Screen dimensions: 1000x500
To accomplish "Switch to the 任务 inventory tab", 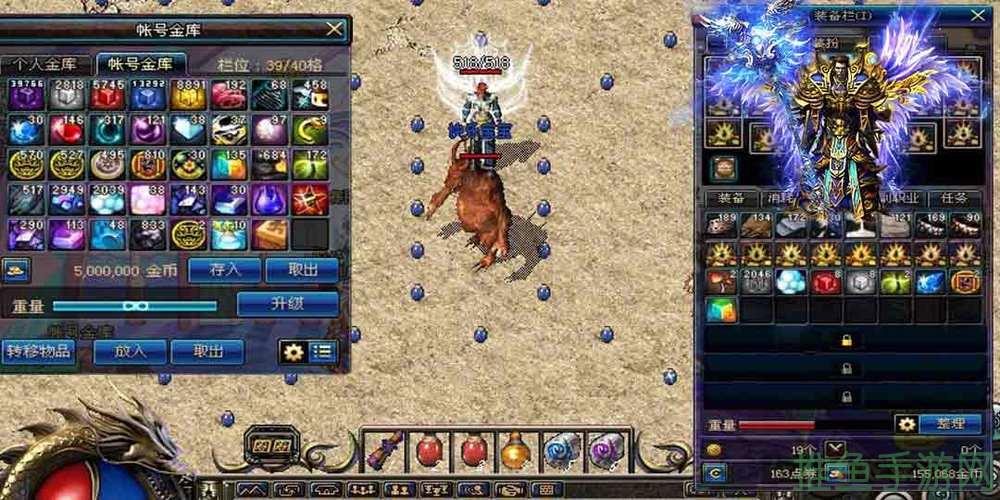I will point(955,198).
